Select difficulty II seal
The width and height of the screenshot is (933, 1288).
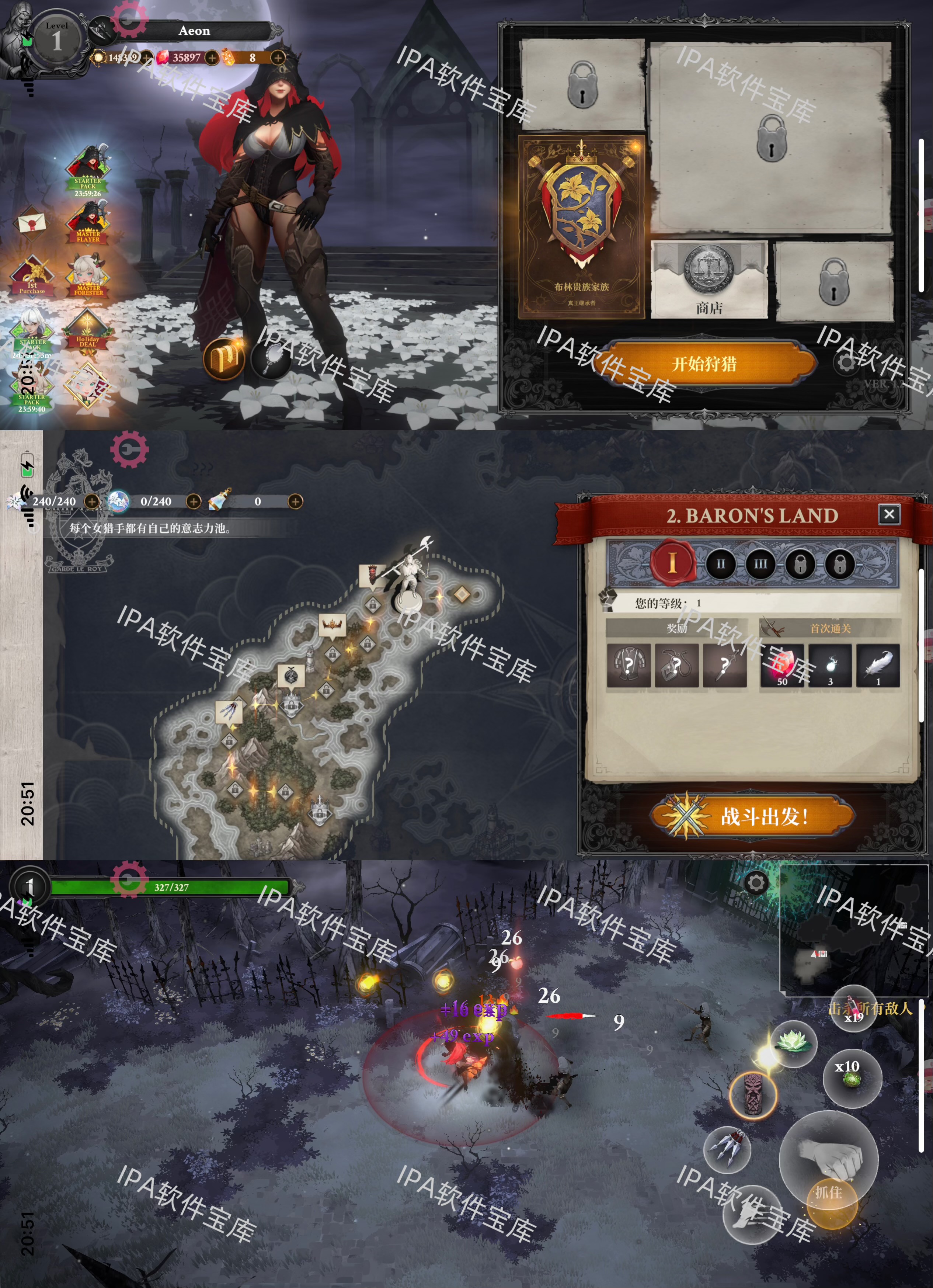point(721,565)
